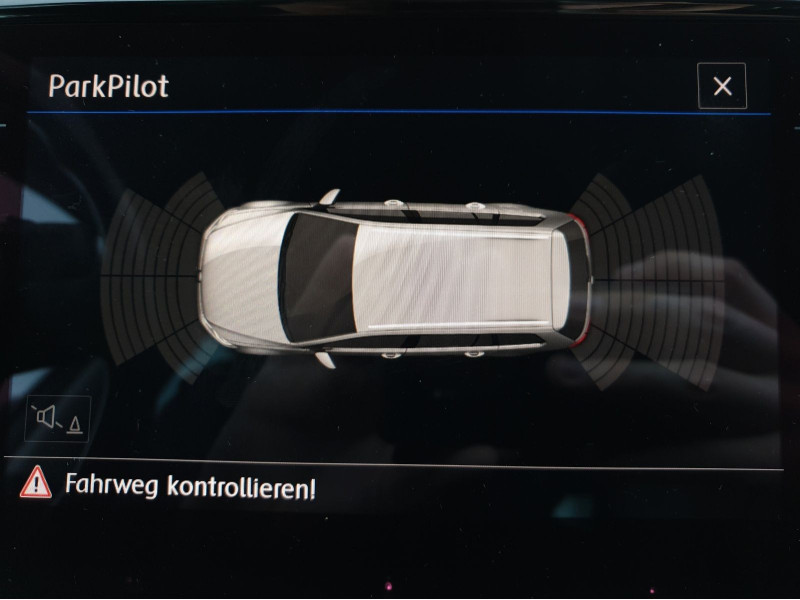Screen dimensions: 800x600
Task: Close the ParkPilot screen
Action: point(722,87)
